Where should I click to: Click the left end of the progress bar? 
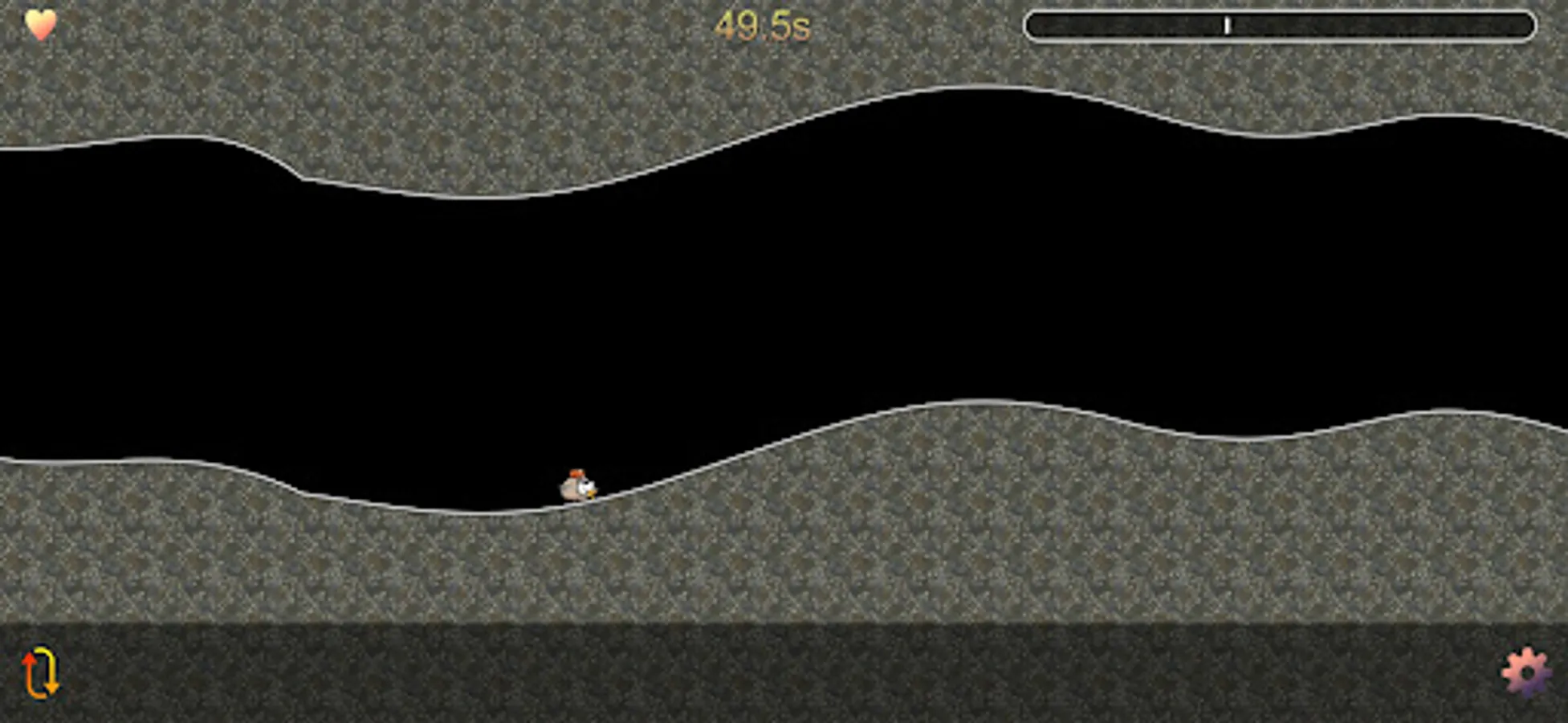(x=1036, y=26)
